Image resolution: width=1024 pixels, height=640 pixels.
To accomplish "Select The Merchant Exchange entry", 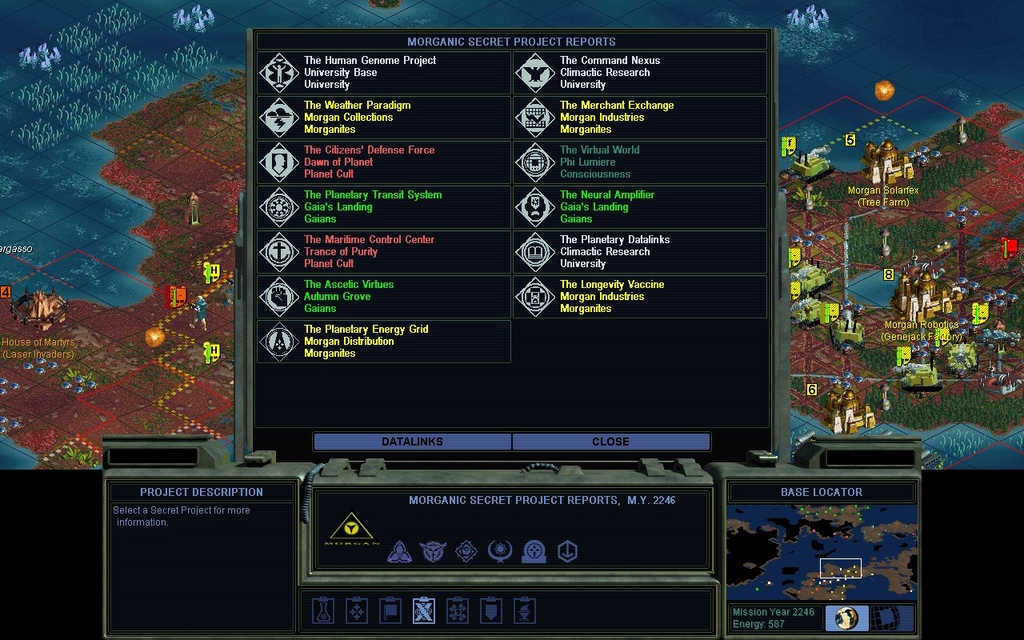I will (640, 118).
